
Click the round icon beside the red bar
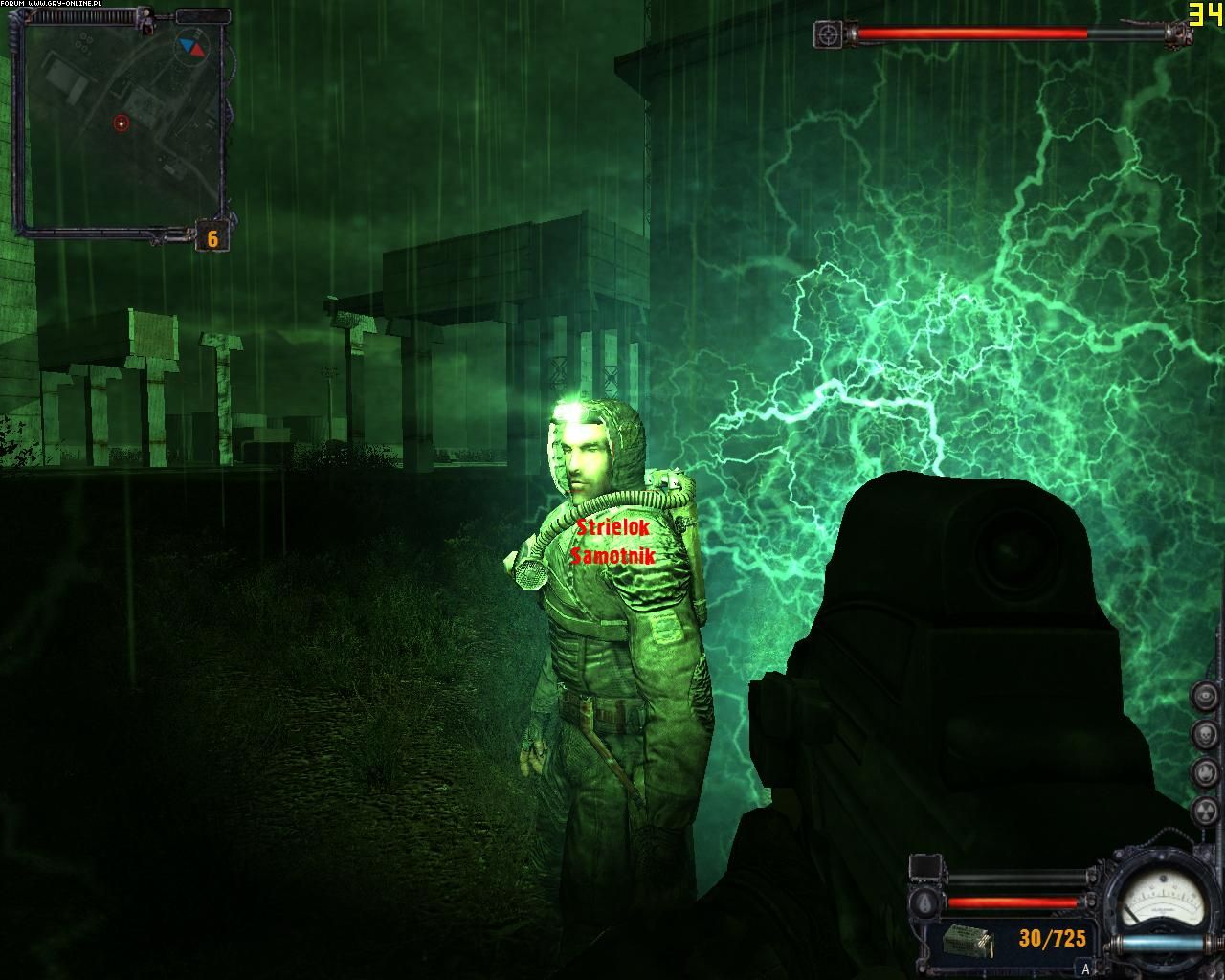[923, 902]
